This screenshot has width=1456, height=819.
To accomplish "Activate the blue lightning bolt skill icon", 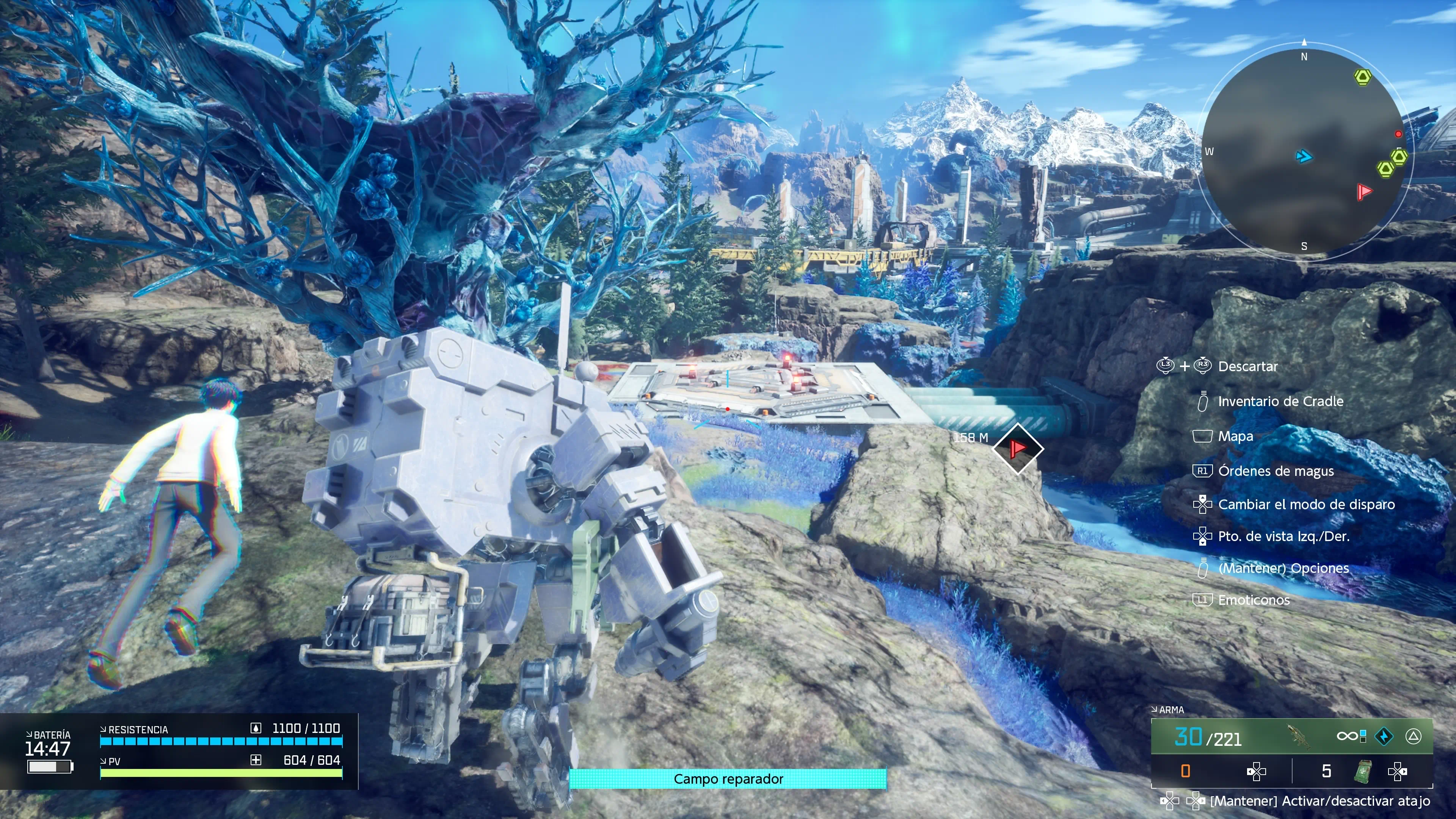I will point(1384,736).
